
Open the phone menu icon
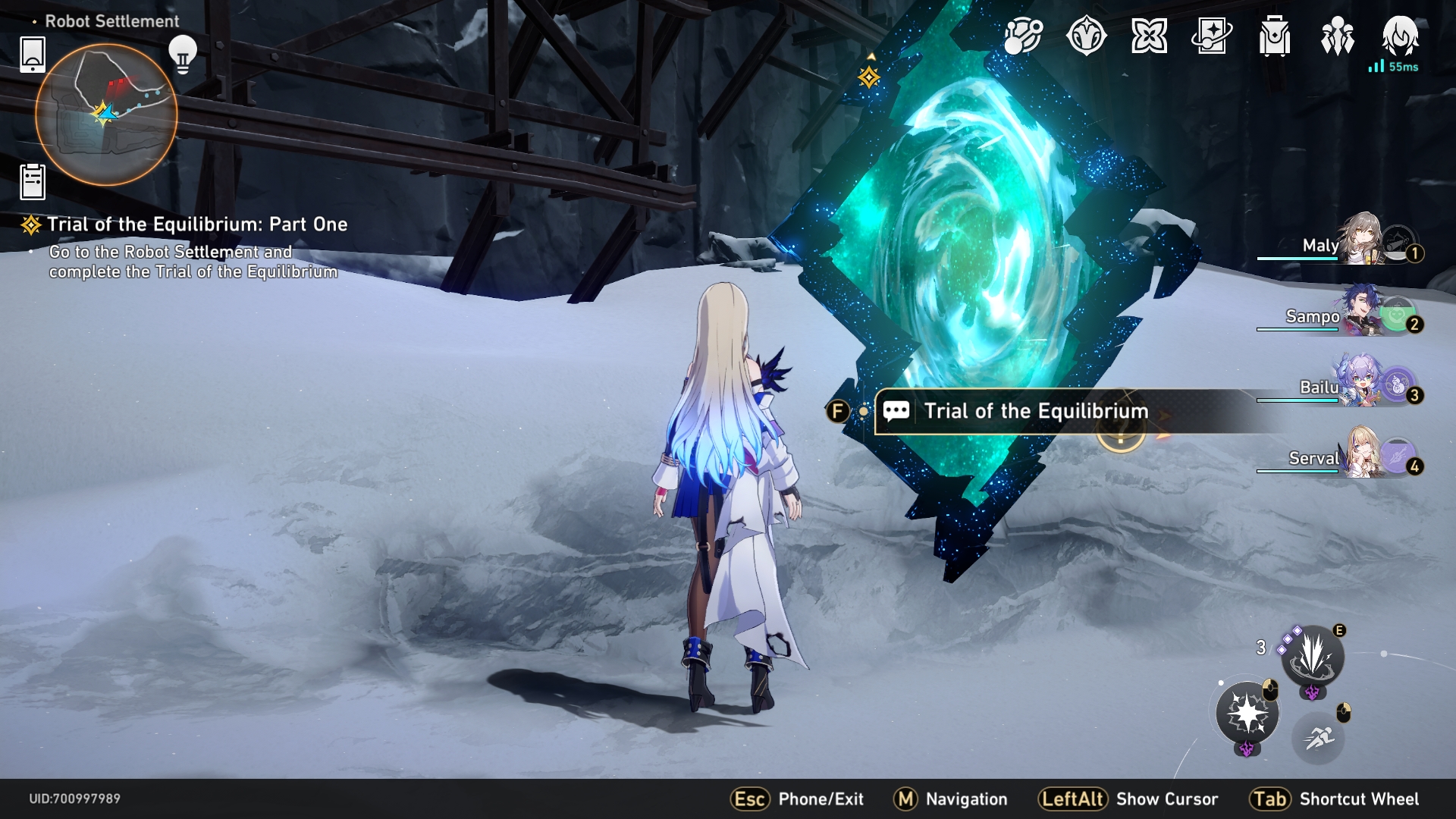tap(33, 54)
